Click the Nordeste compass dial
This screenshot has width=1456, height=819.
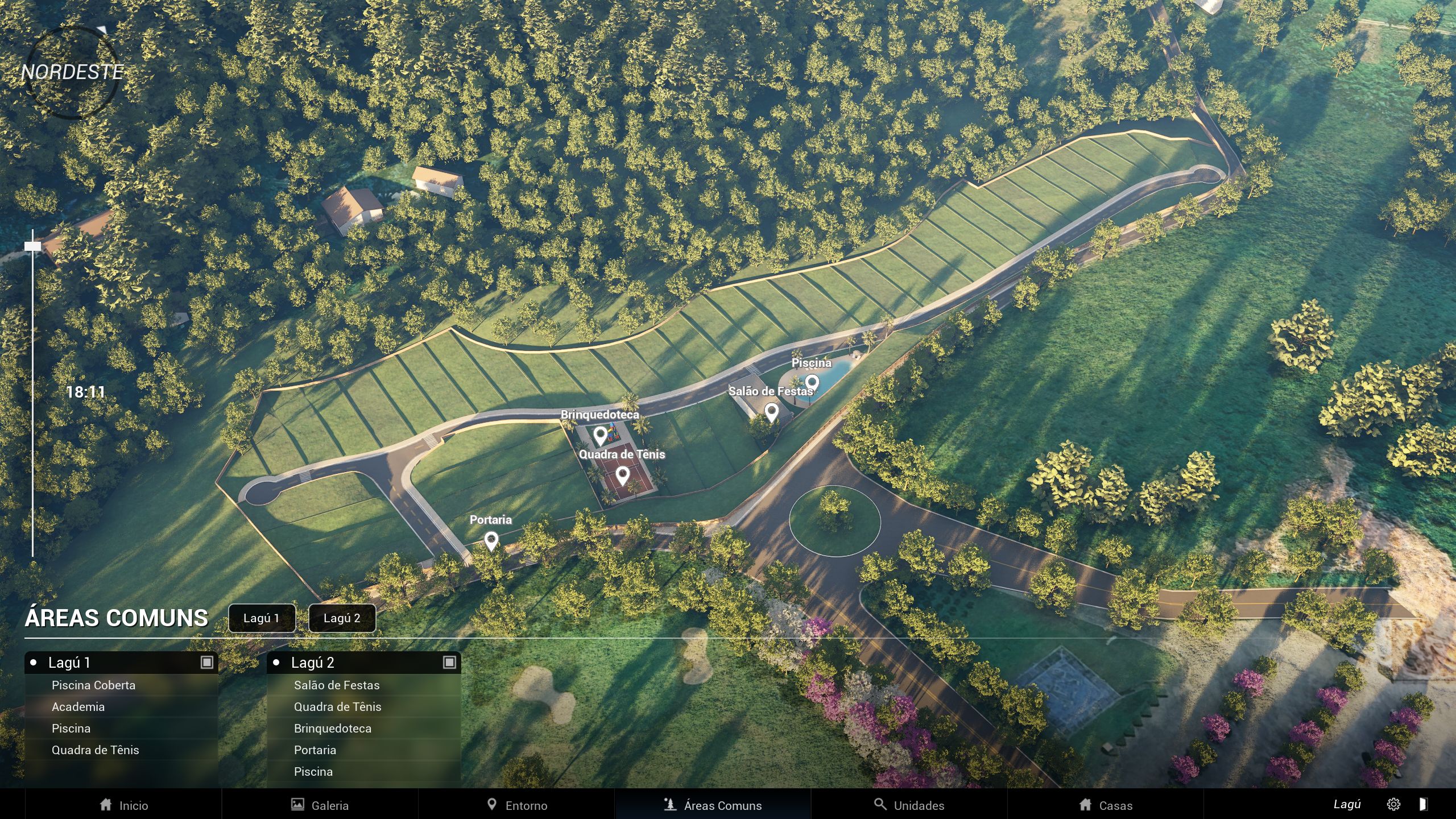point(72,72)
